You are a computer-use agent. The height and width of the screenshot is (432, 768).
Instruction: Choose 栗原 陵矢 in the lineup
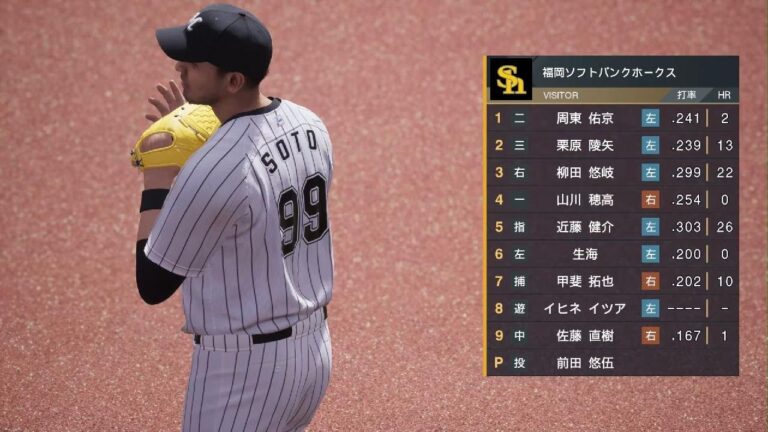(585, 145)
